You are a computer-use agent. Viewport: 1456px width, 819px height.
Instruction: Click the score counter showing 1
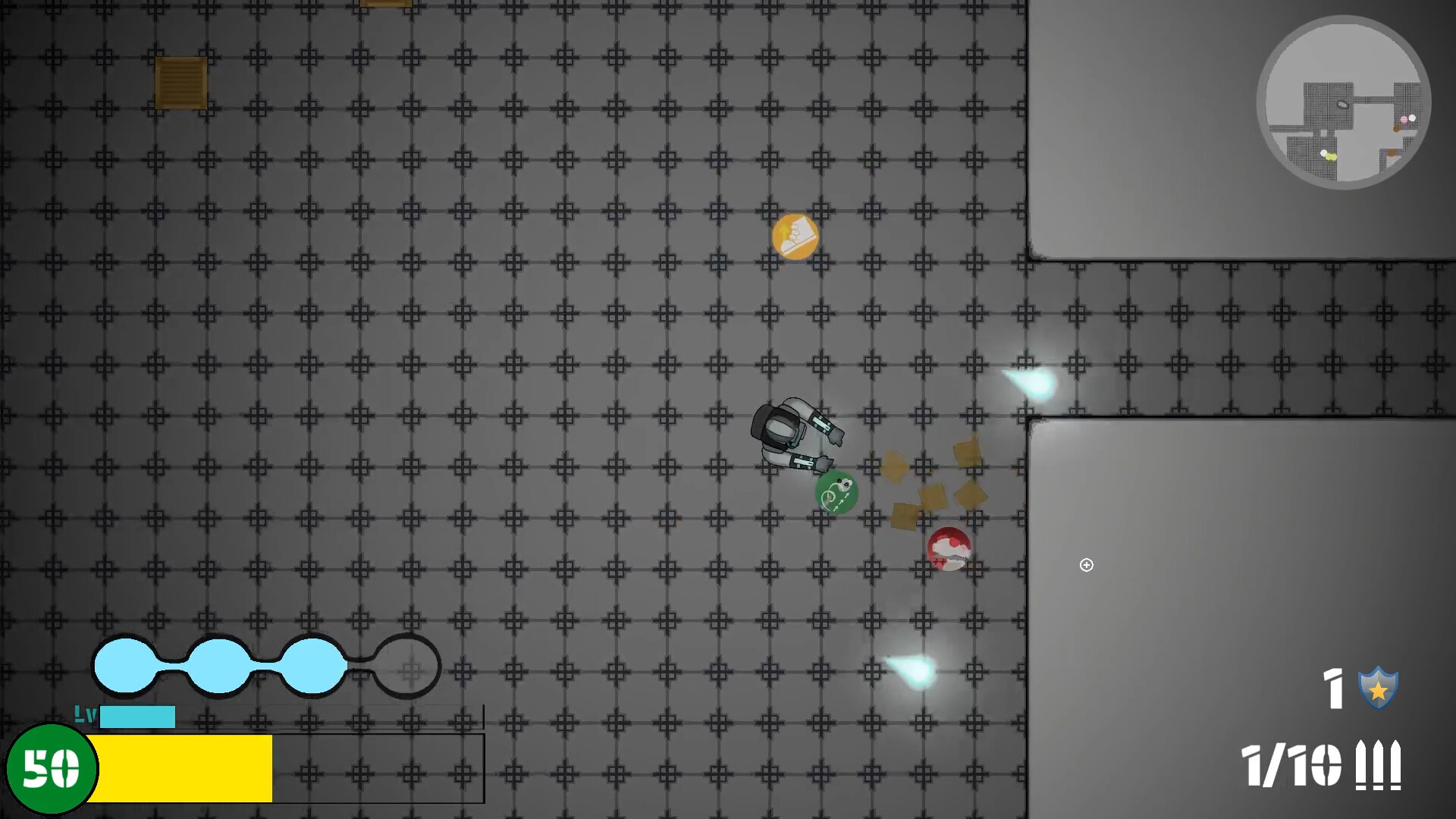point(1334,689)
